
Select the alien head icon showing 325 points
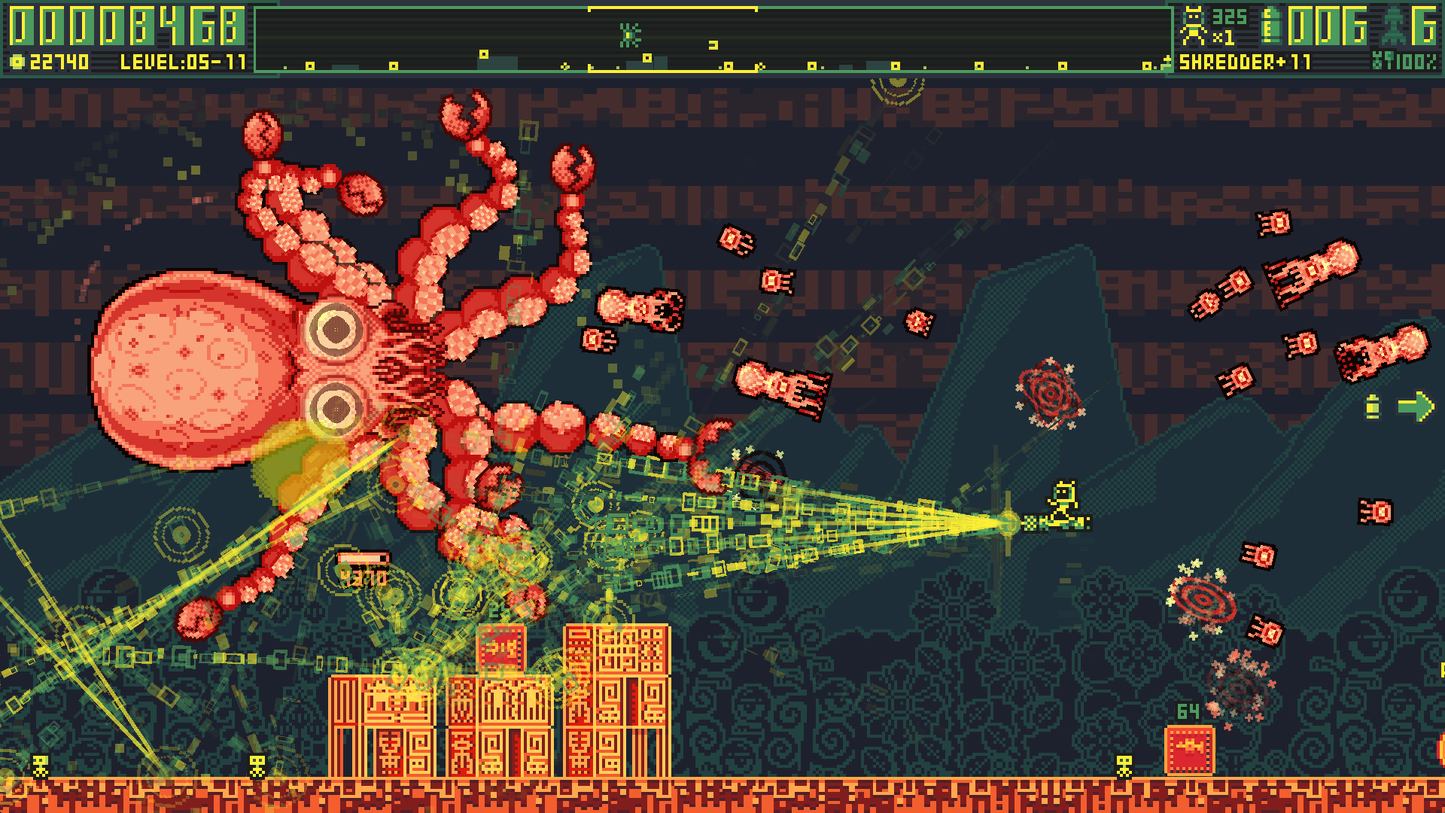1194,25
